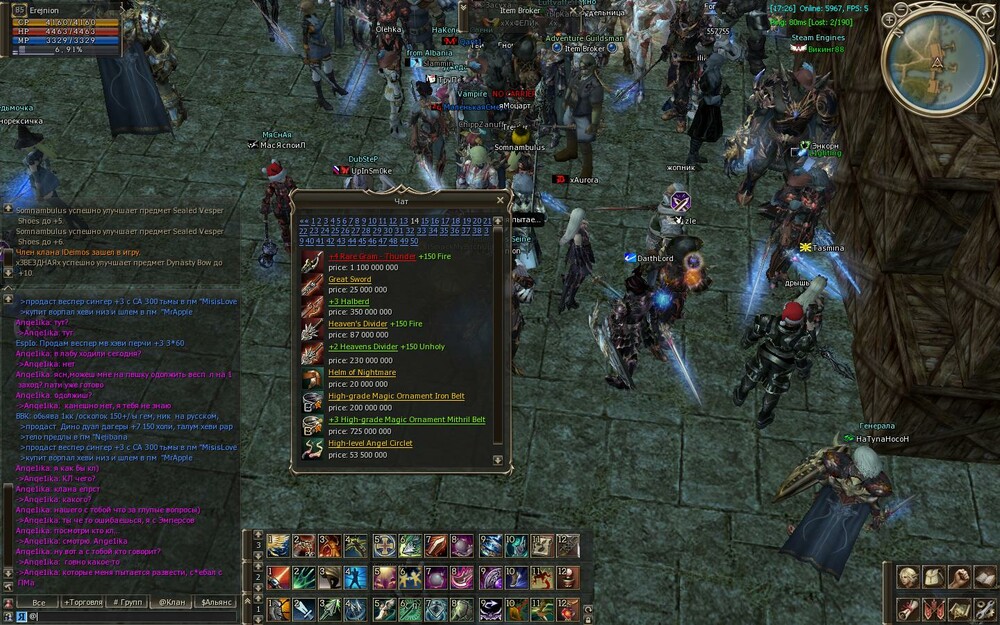Choose the +3 High-grade Magic Ornament Mithril Belt

click(x=406, y=420)
